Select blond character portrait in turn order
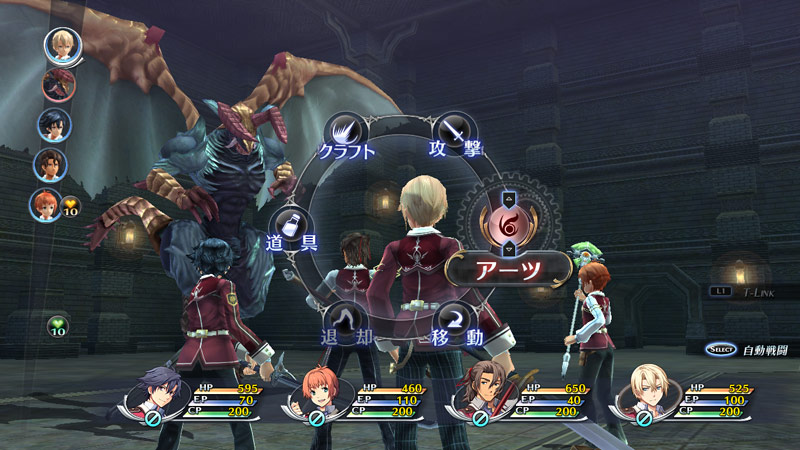Screen dimensions: 800x450 pos(60,43)
